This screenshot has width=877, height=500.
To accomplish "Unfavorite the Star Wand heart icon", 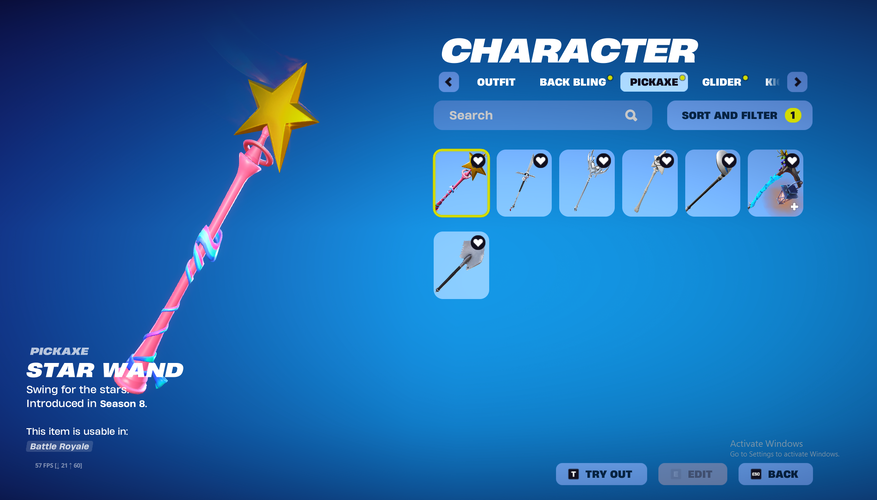I will (x=478, y=161).
